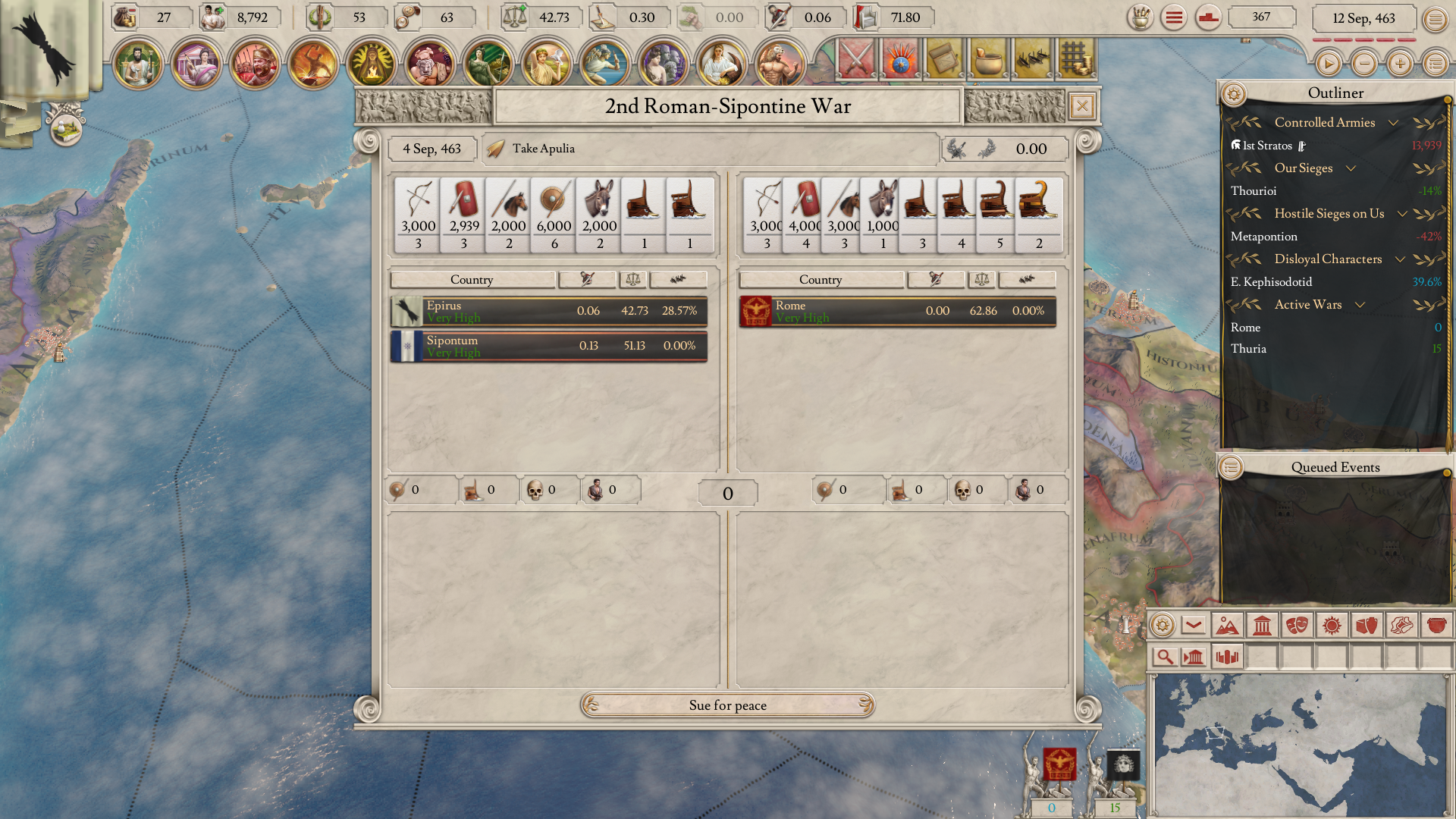Sue for peace in this war
Viewport: 1456px width, 819px height.
coord(727,705)
